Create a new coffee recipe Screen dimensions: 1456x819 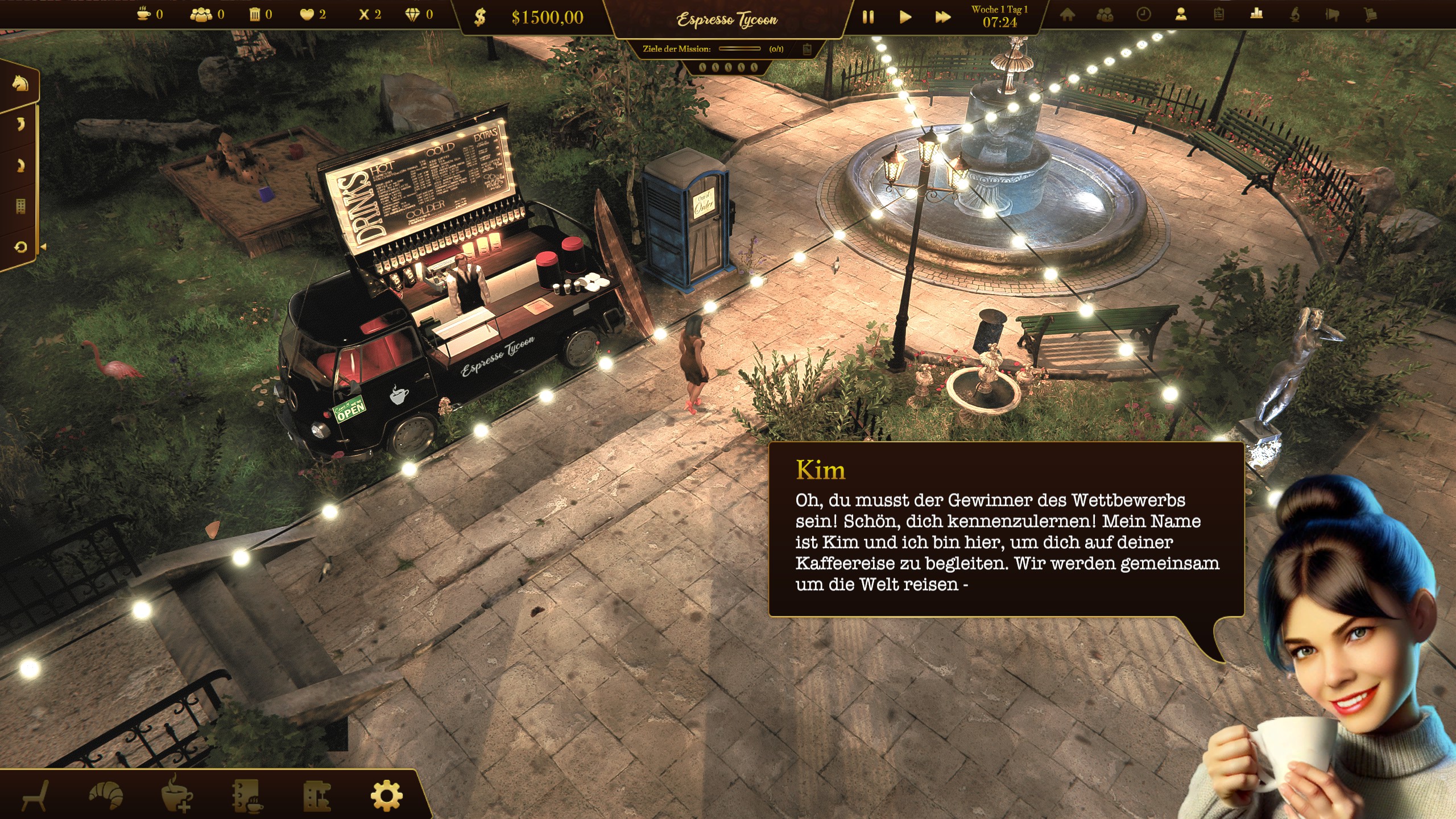point(176,795)
